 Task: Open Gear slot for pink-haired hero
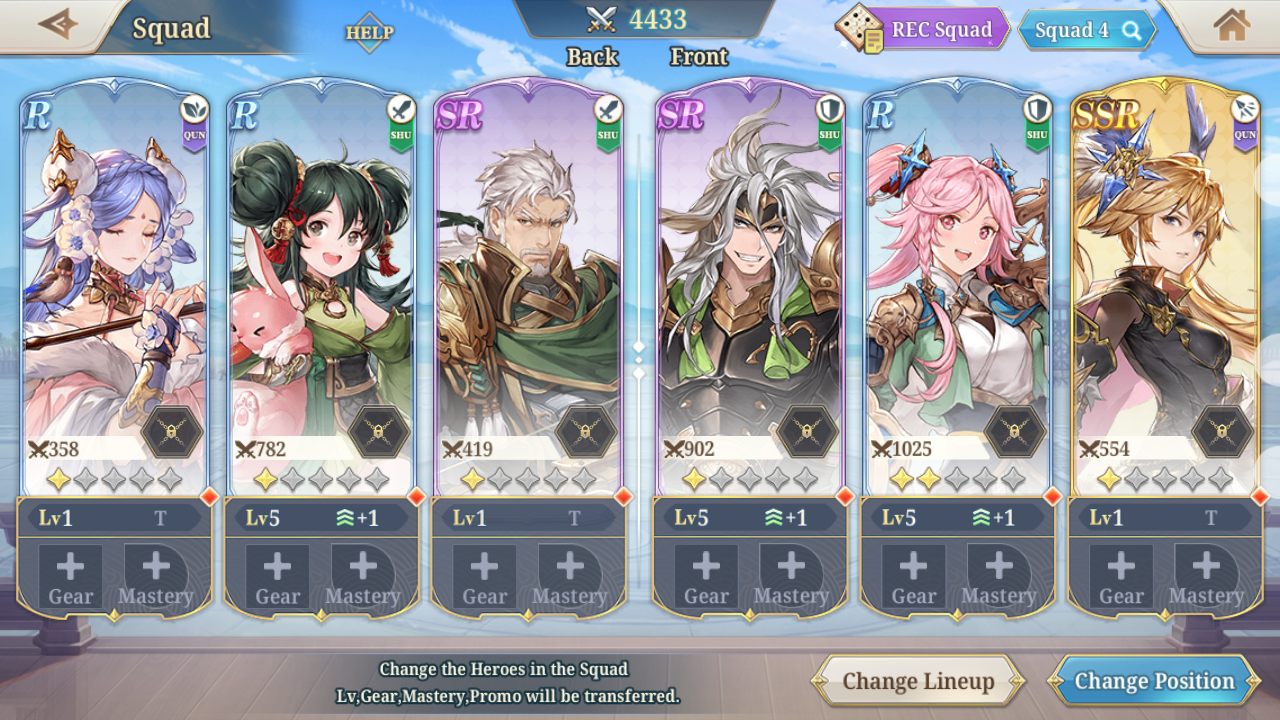point(914,576)
